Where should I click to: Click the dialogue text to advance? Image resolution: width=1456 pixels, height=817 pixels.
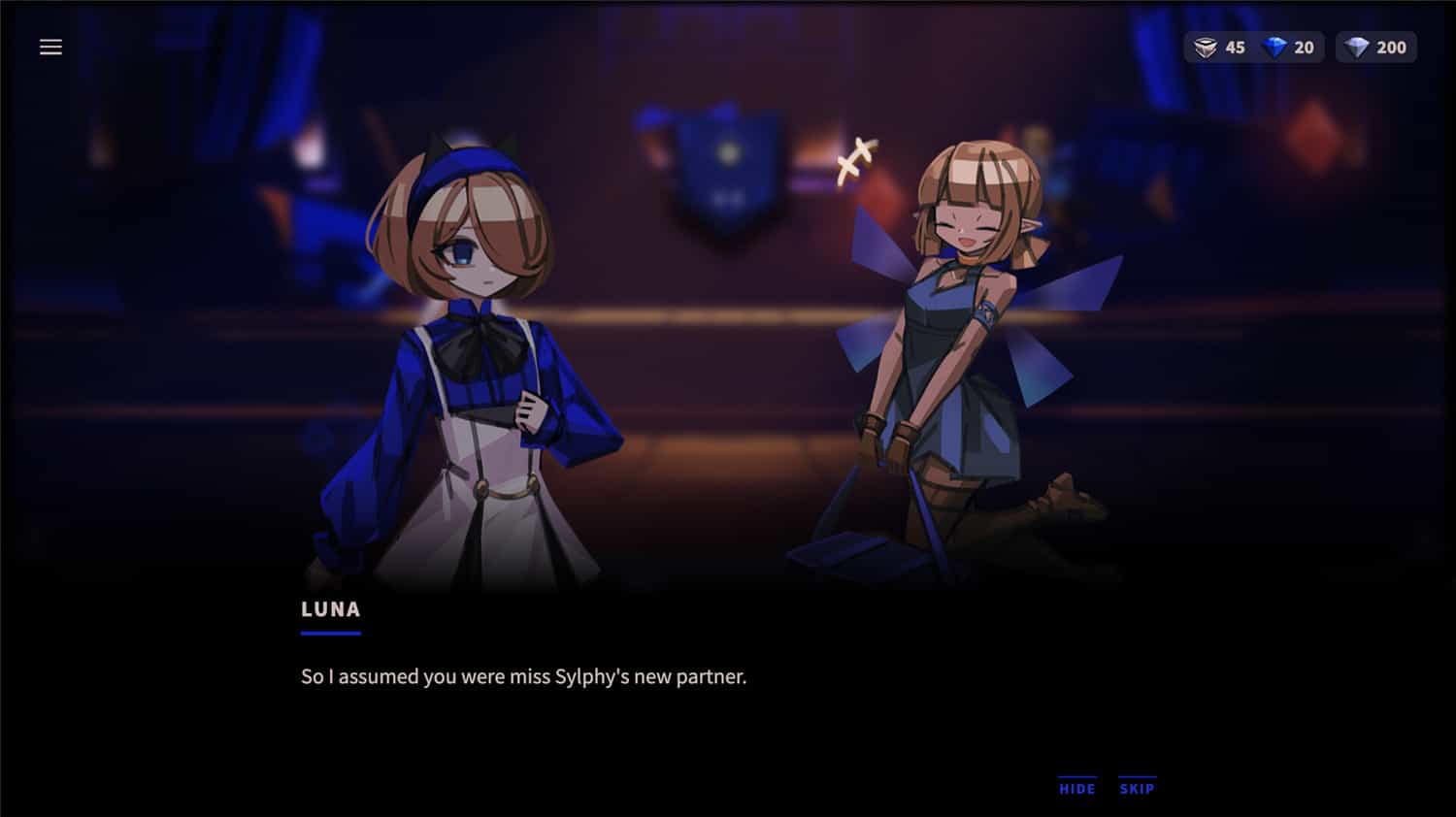[524, 676]
